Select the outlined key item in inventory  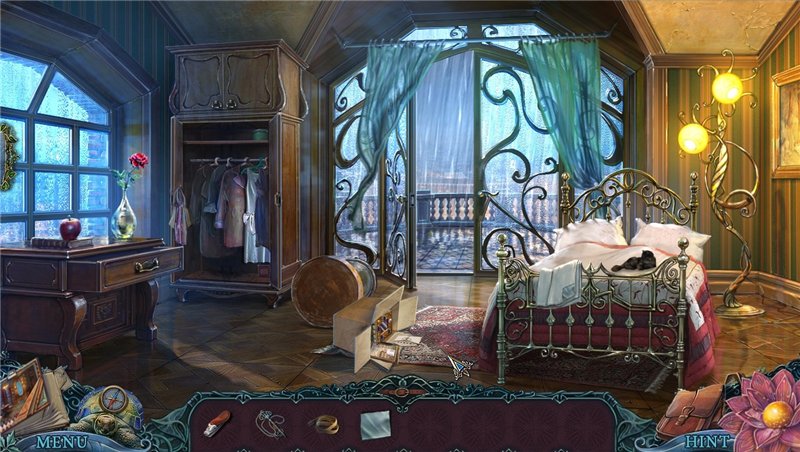[x=268, y=423]
